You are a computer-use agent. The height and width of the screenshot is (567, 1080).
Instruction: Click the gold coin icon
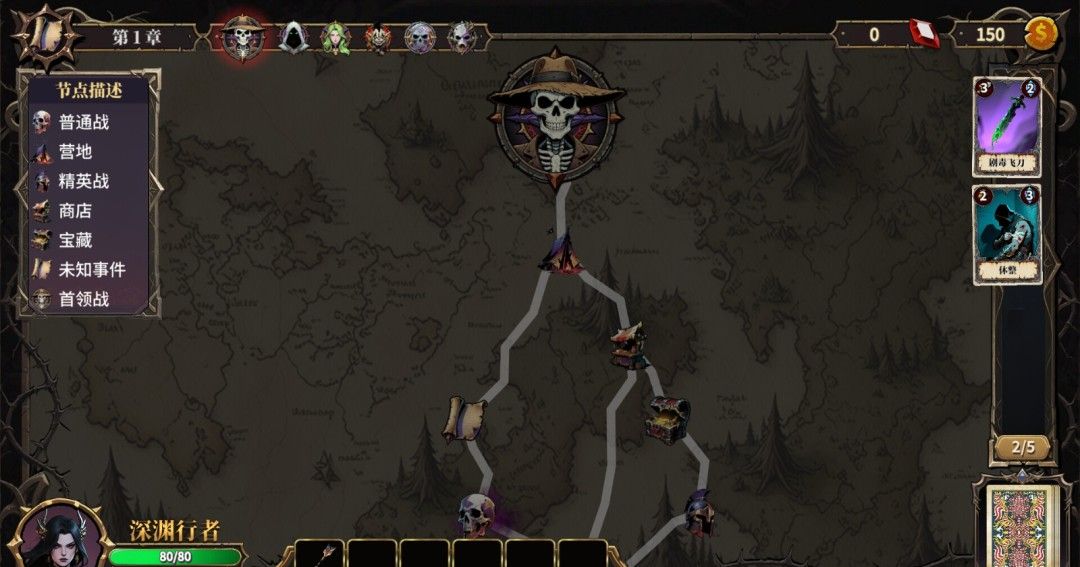1041,34
